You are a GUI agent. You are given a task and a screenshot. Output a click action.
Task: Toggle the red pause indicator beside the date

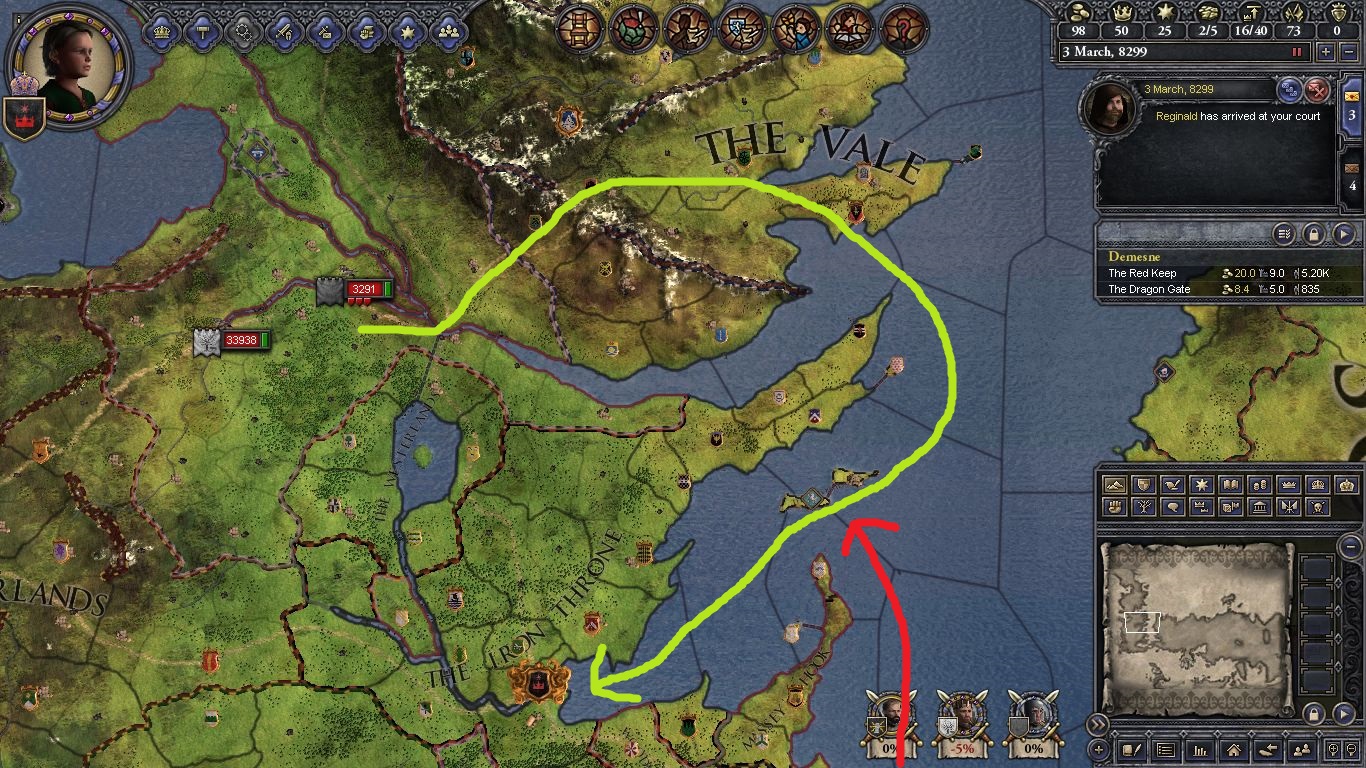point(1298,52)
